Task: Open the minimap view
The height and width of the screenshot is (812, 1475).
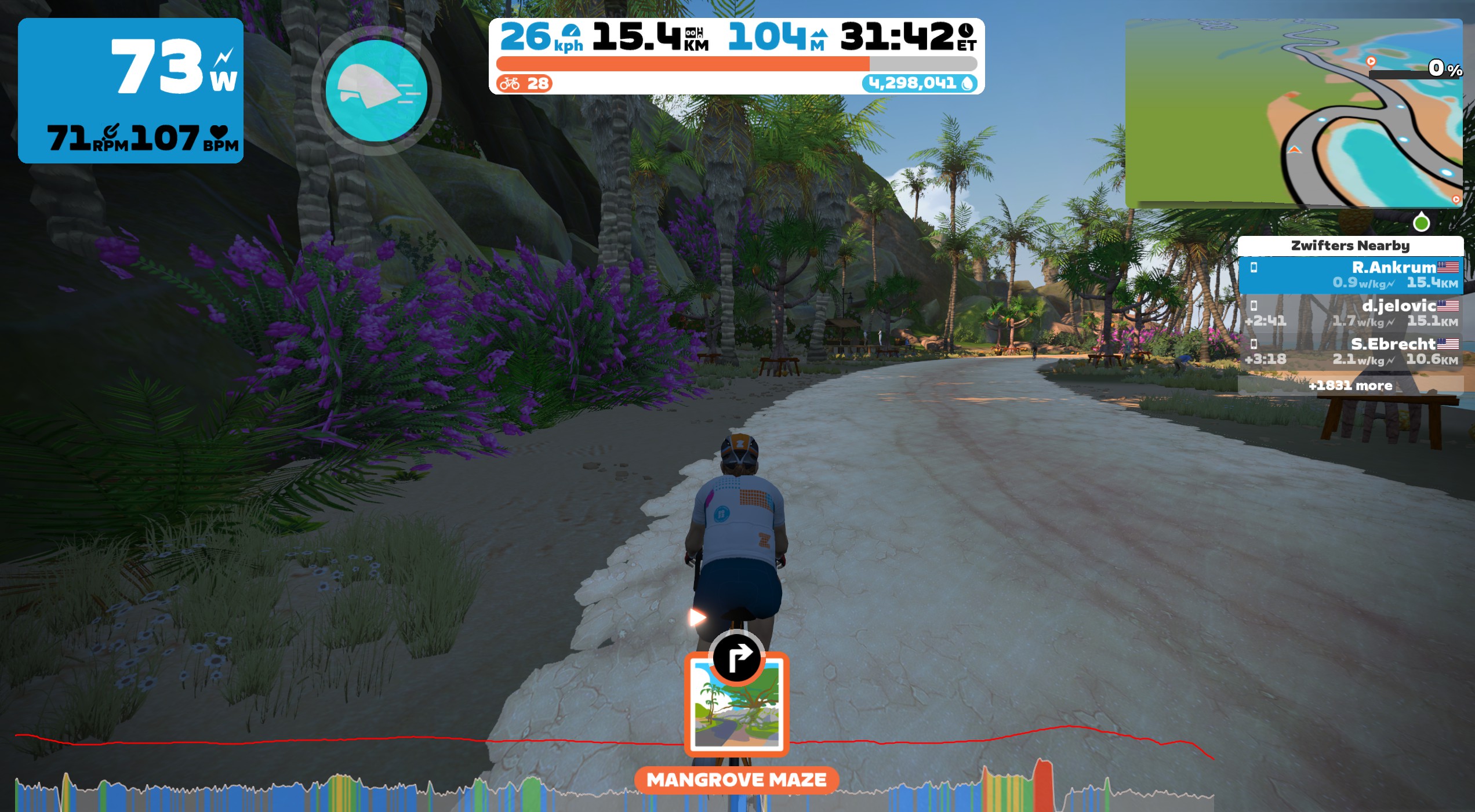Action: tap(1293, 113)
